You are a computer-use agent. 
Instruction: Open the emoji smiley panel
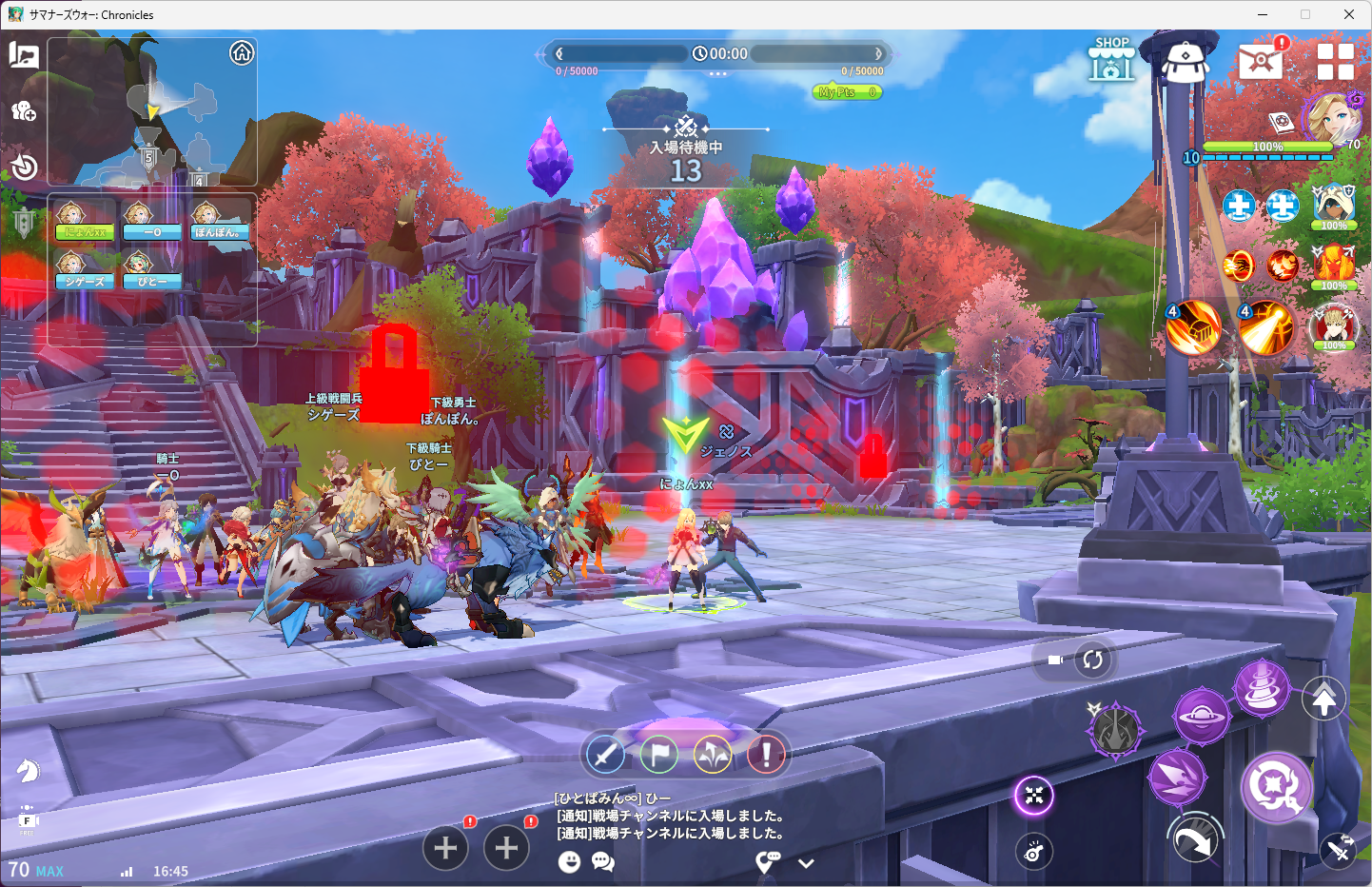point(569,862)
